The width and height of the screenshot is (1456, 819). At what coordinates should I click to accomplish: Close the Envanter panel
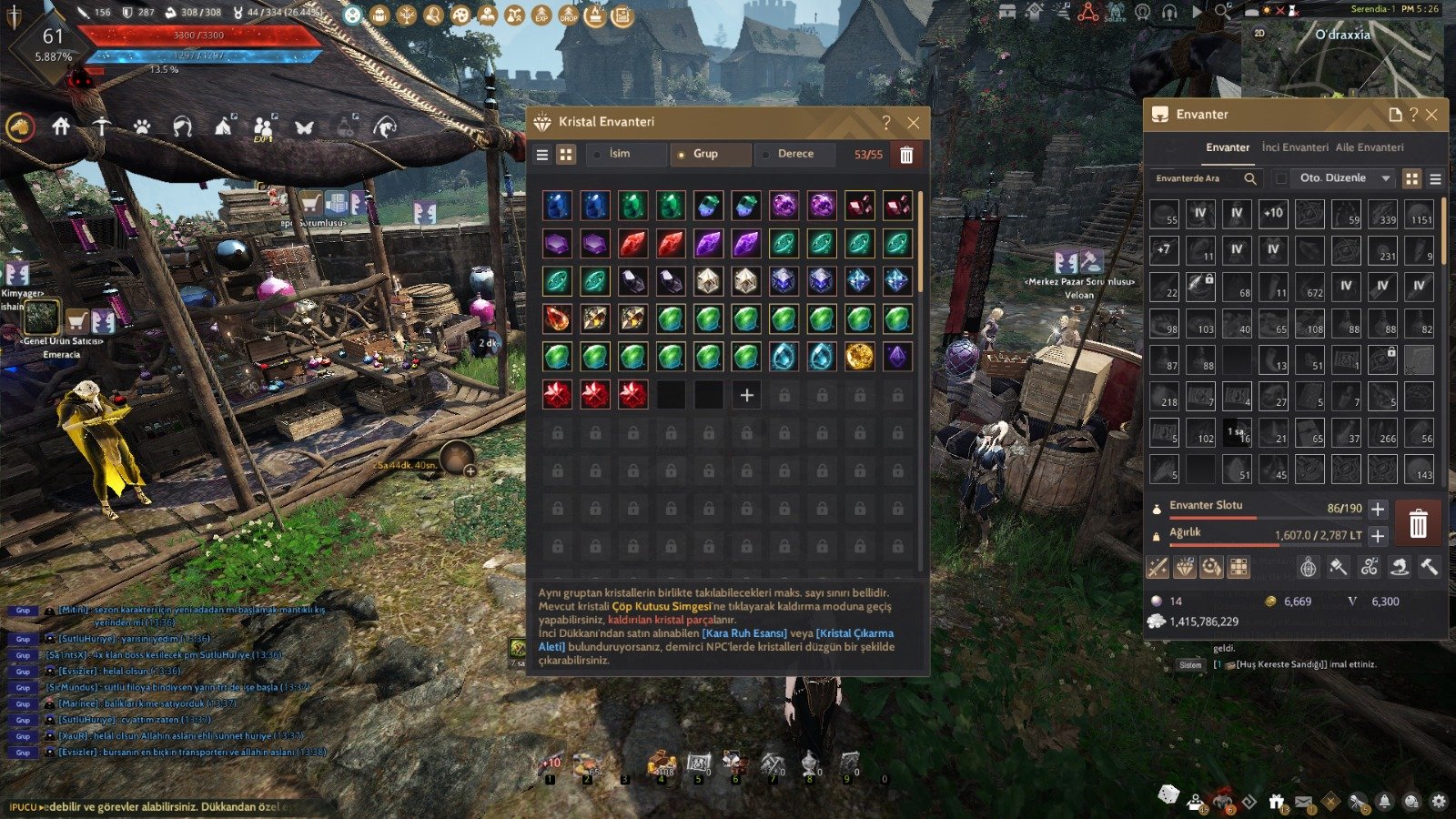pyautogui.click(x=1431, y=115)
